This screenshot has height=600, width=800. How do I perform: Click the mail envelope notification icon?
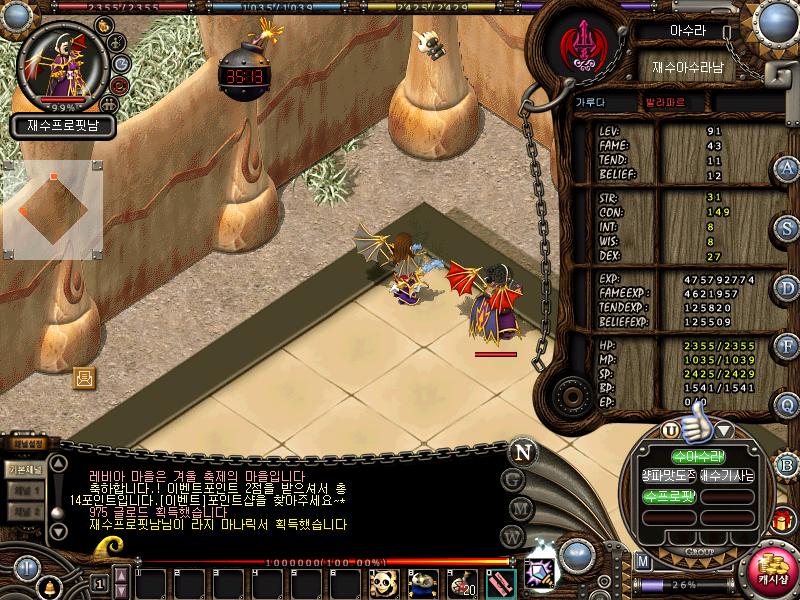coord(84,377)
